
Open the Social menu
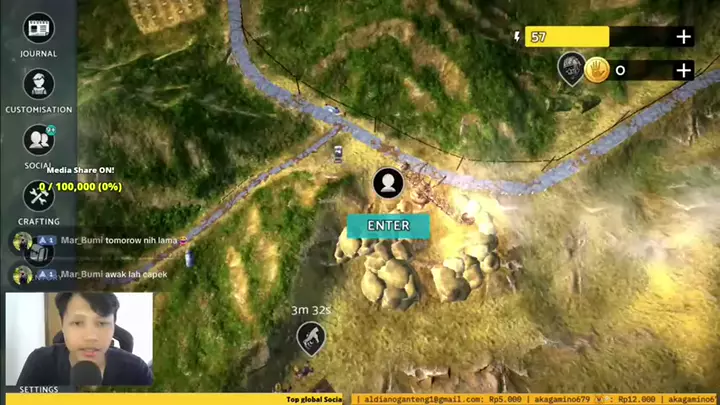(38, 140)
